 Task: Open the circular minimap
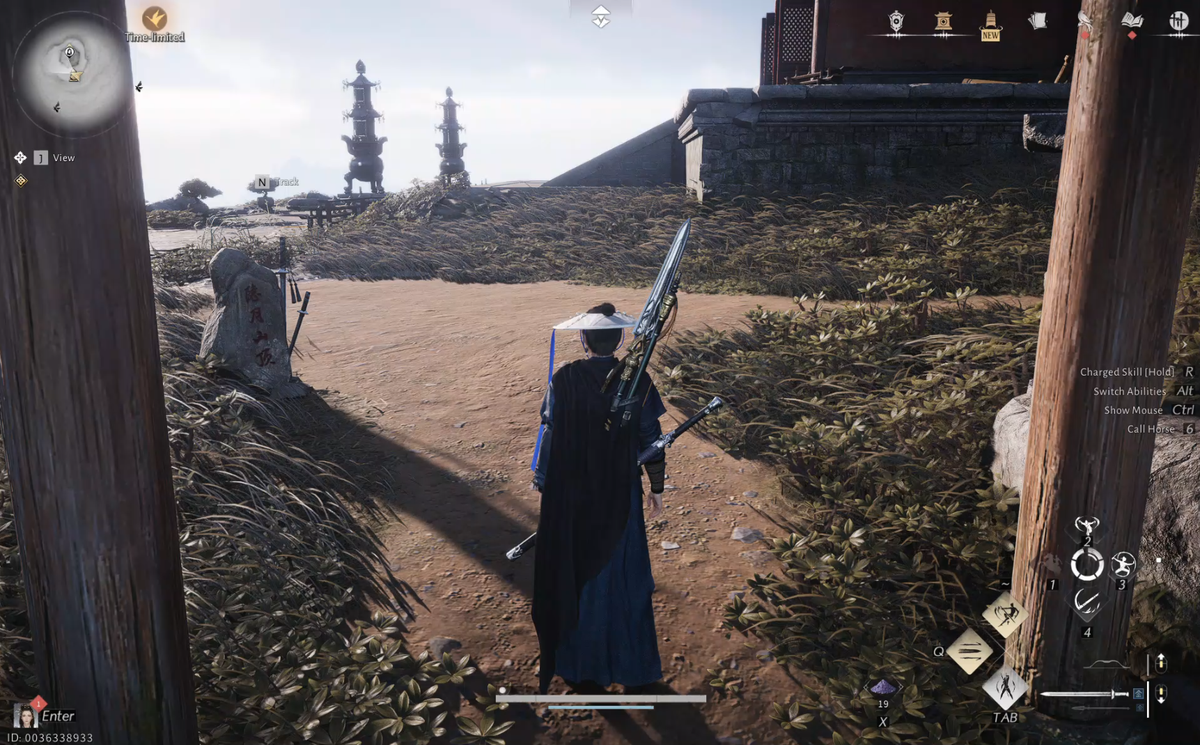click(x=72, y=72)
